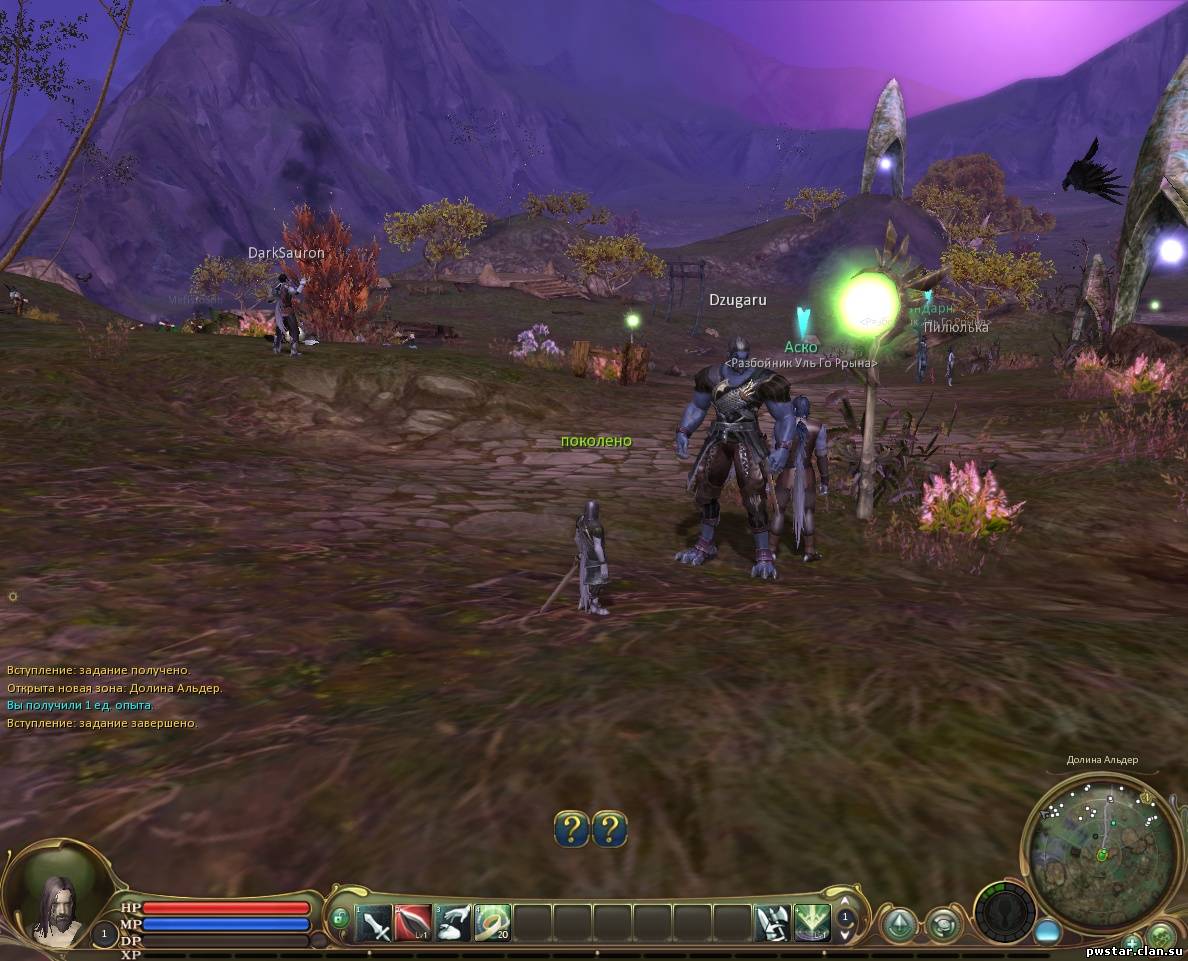This screenshot has height=961, width=1188.
Task: Click the dark circular gauge left of the minimap
Action: (1005, 912)
